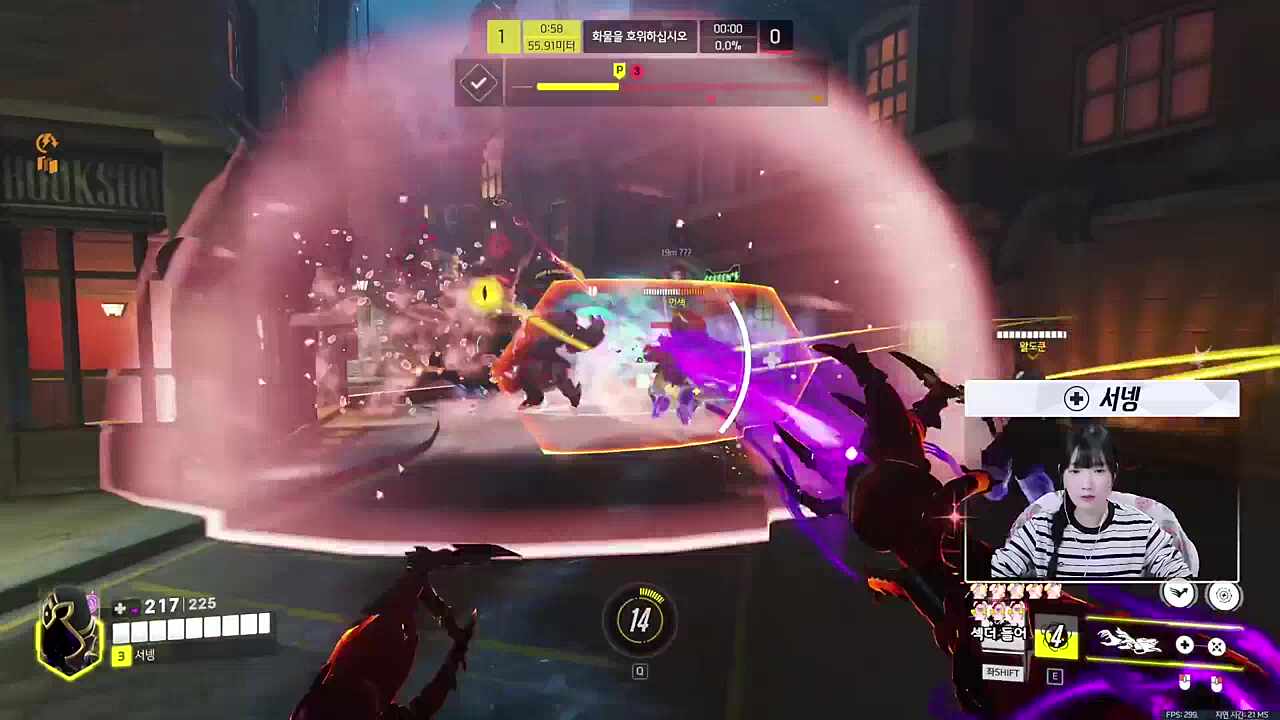Click the yellow P payload marker
Screen dimensions: 1280x720
(619, 70)
